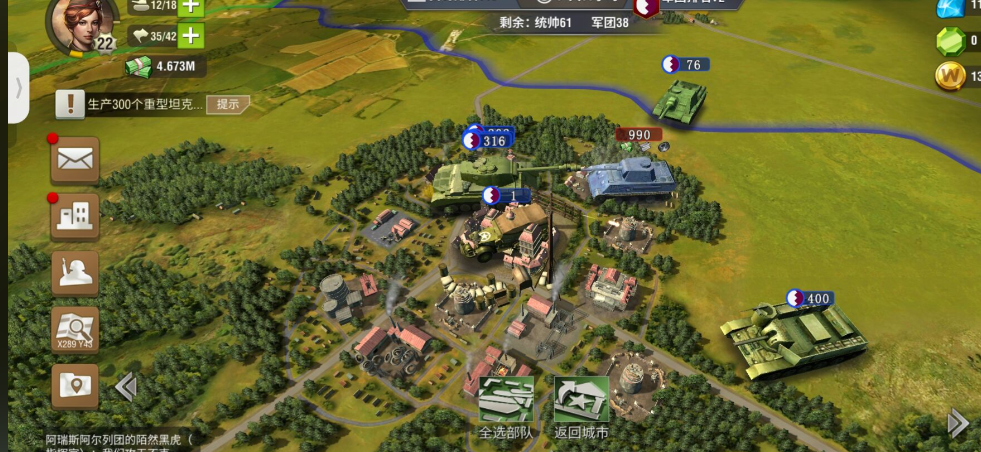Open the city buildings icon
Image resolution: width=981 pixels, height=452 pixels.
(75, 215)
